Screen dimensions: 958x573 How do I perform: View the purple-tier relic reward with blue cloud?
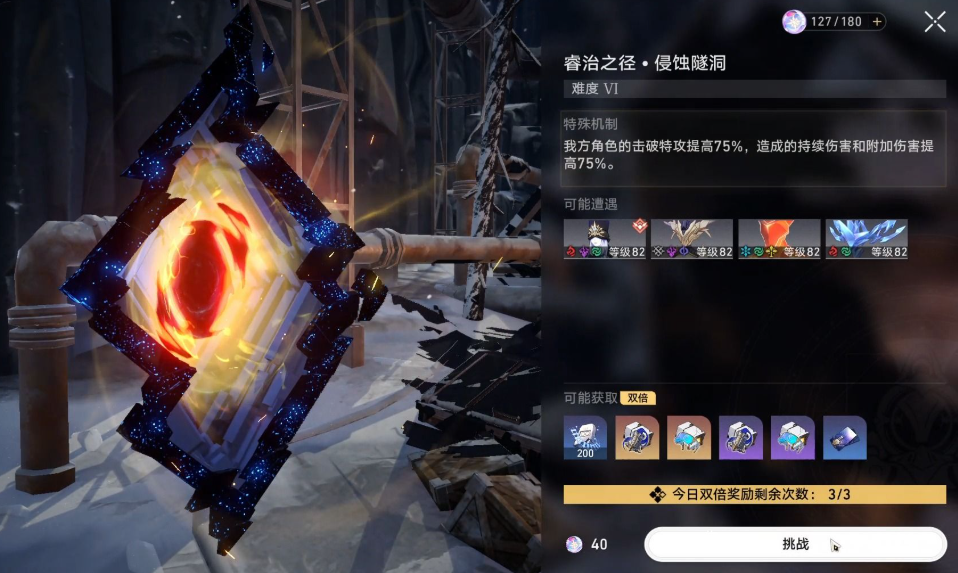tap(793, 438)
